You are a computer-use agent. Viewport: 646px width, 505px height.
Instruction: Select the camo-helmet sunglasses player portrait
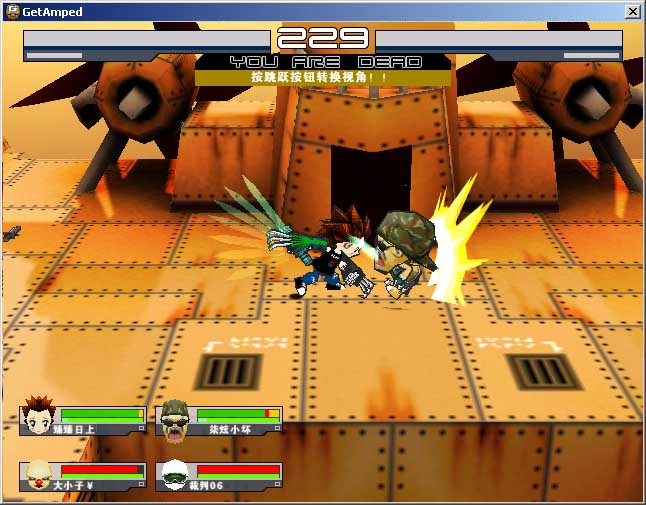tap(175, 418)
